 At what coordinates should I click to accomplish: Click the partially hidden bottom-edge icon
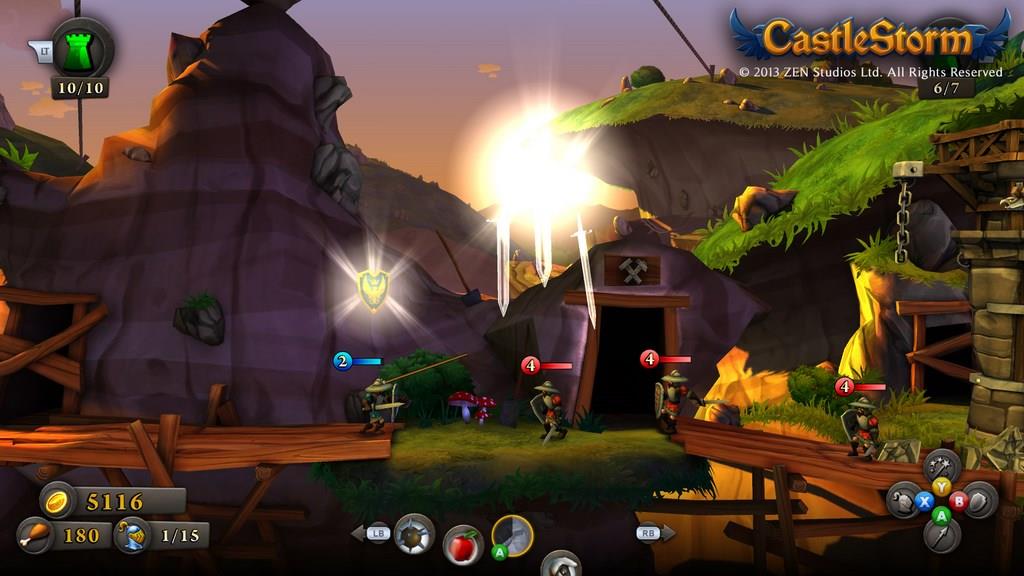click(x=561, y=565)
